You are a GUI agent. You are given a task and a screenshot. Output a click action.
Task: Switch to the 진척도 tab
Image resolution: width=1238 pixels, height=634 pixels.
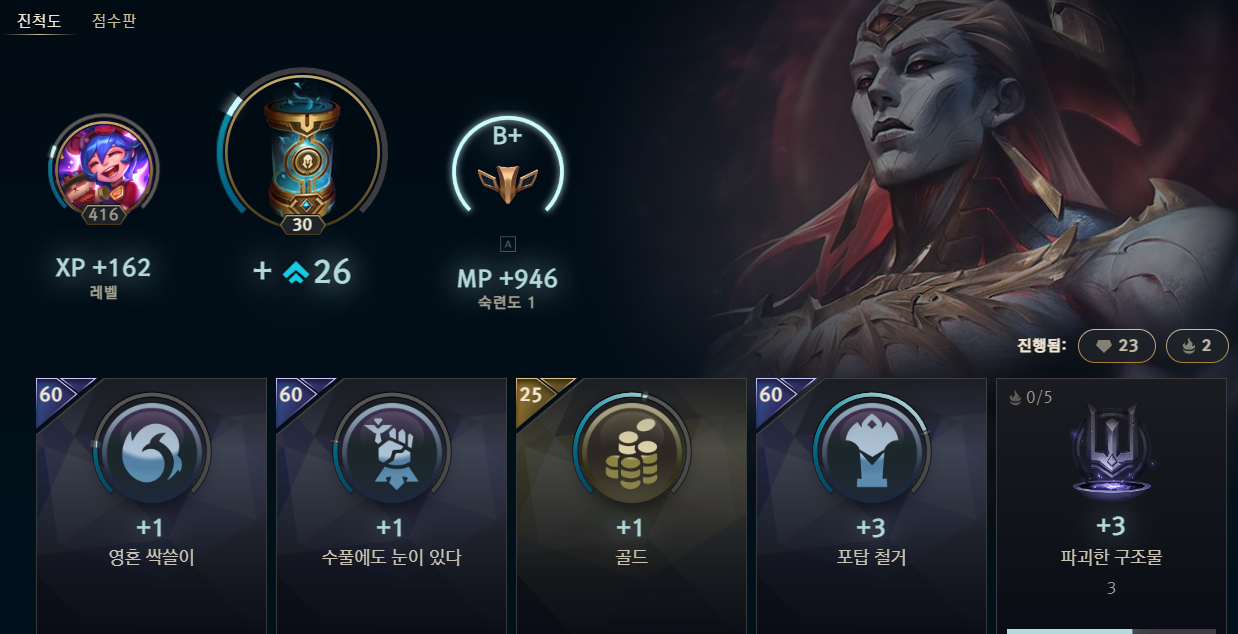pos(39,20)
